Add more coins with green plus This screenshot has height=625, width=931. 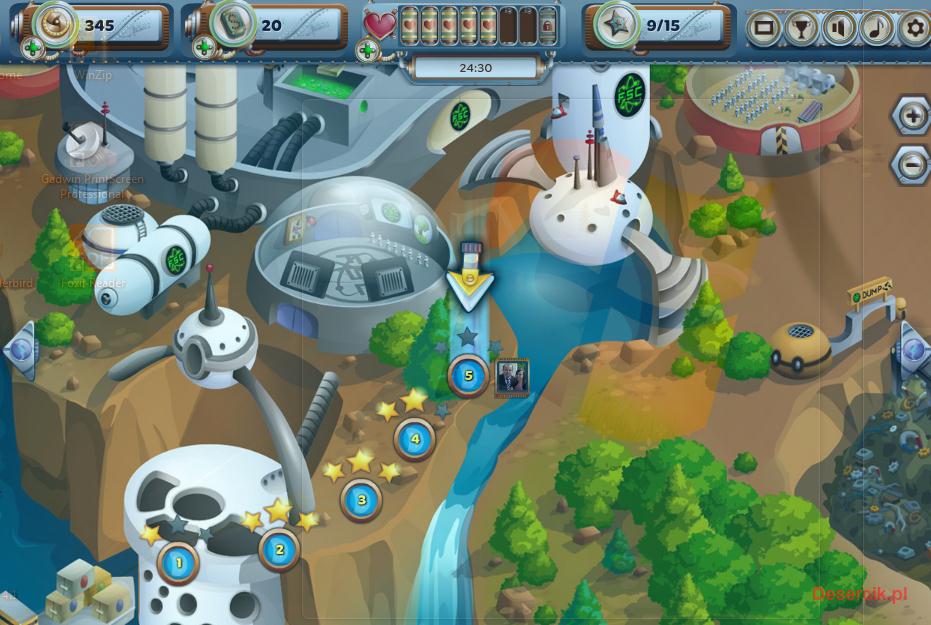click(33, 48)
